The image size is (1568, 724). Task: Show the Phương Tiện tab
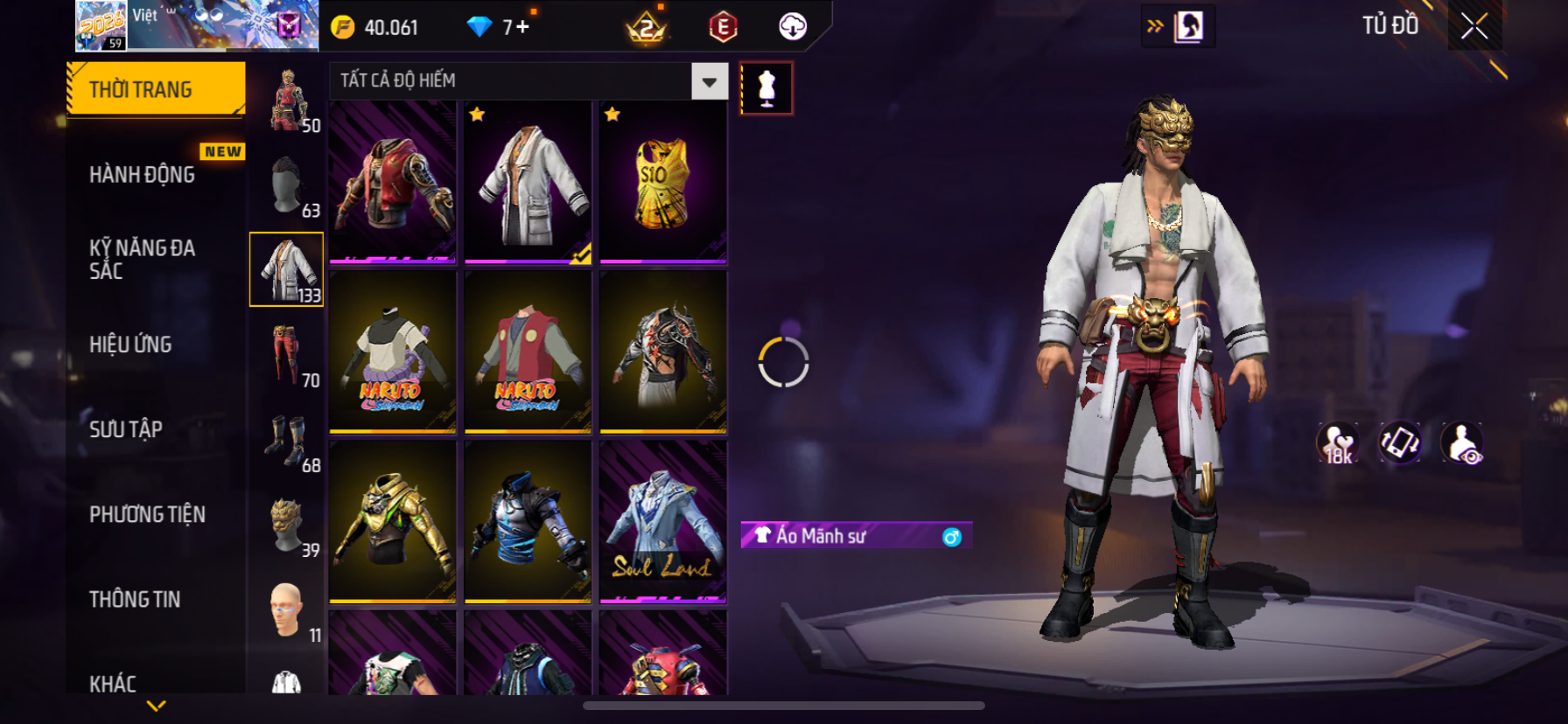[147, 514]
